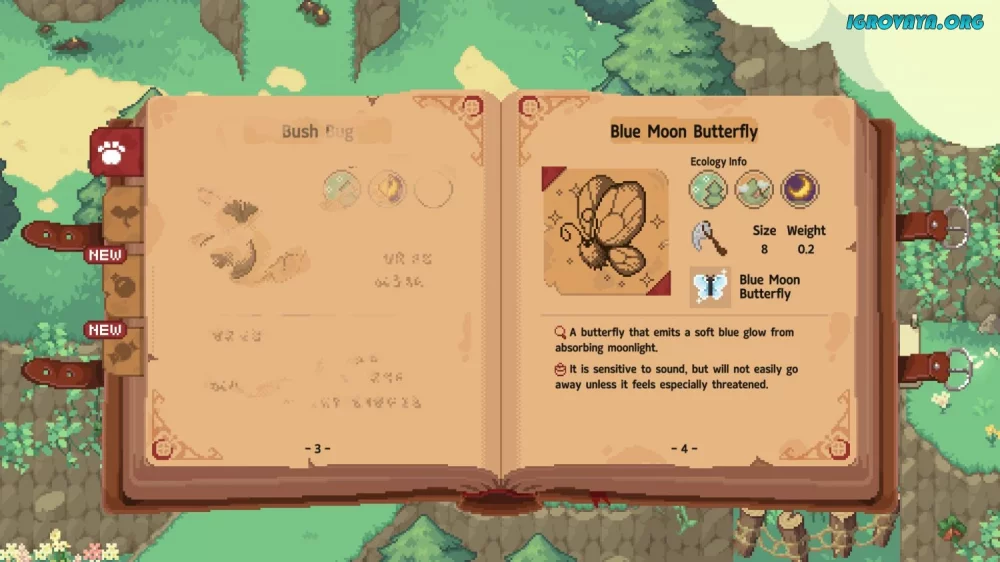
Task: Select the crescent moon night icon
Action: [799, 189]
